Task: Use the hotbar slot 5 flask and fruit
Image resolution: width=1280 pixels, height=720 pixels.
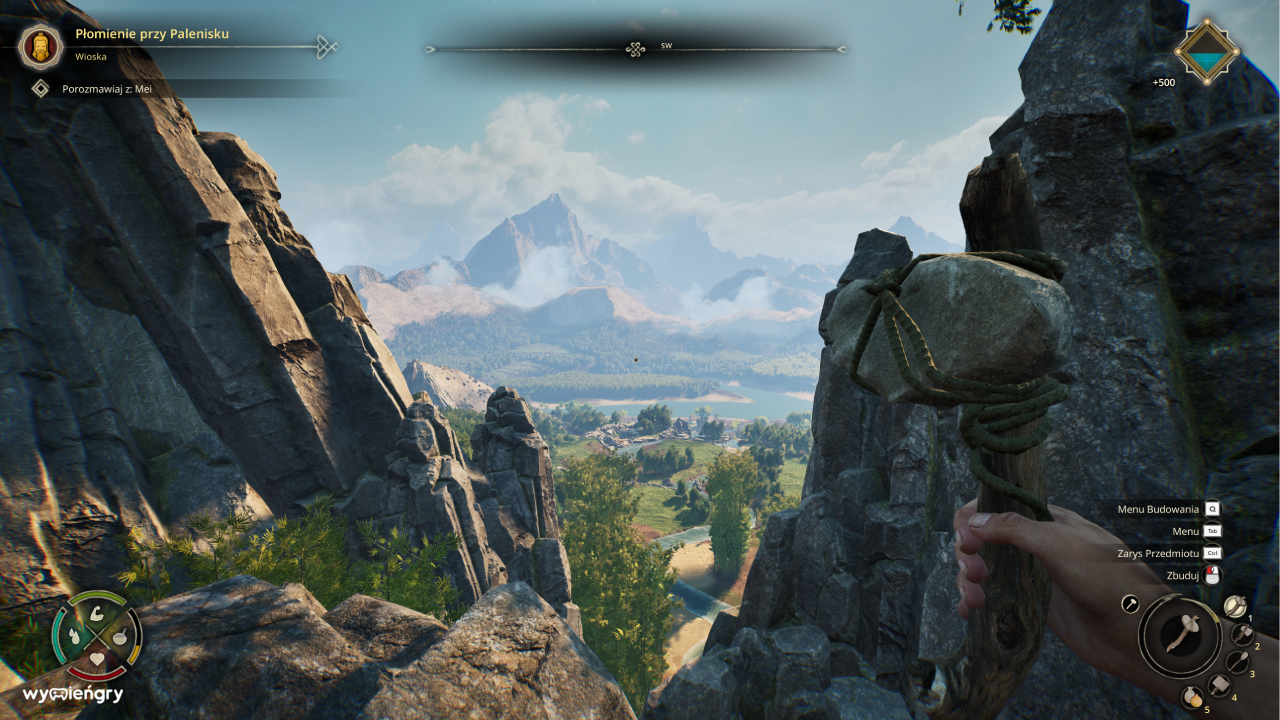Action: click(x=1191, y=697)
